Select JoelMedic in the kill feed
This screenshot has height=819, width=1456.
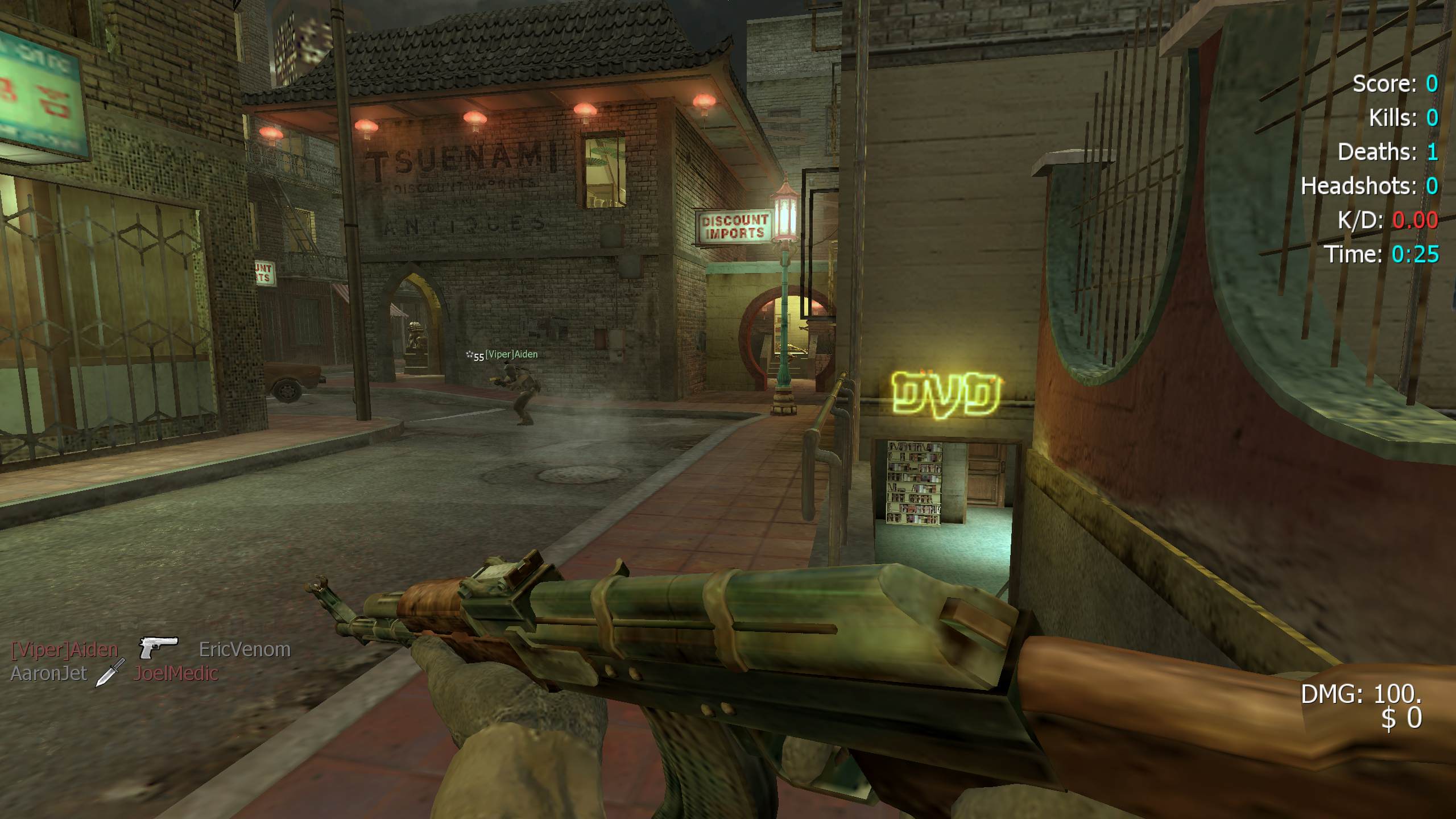coord(176,673)
